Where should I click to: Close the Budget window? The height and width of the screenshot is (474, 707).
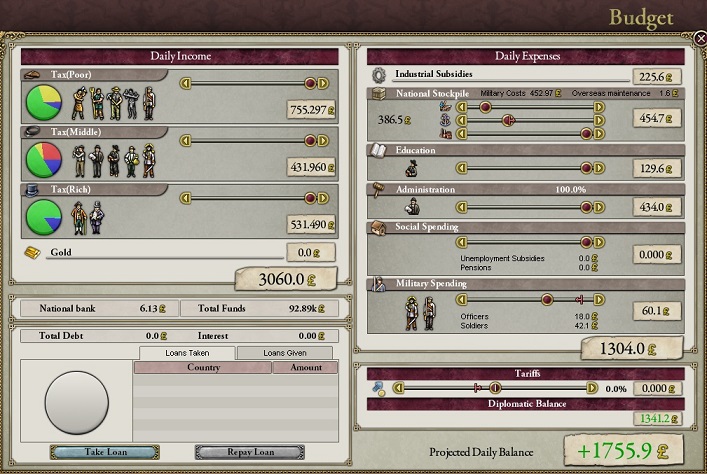(x=699, y=38)
